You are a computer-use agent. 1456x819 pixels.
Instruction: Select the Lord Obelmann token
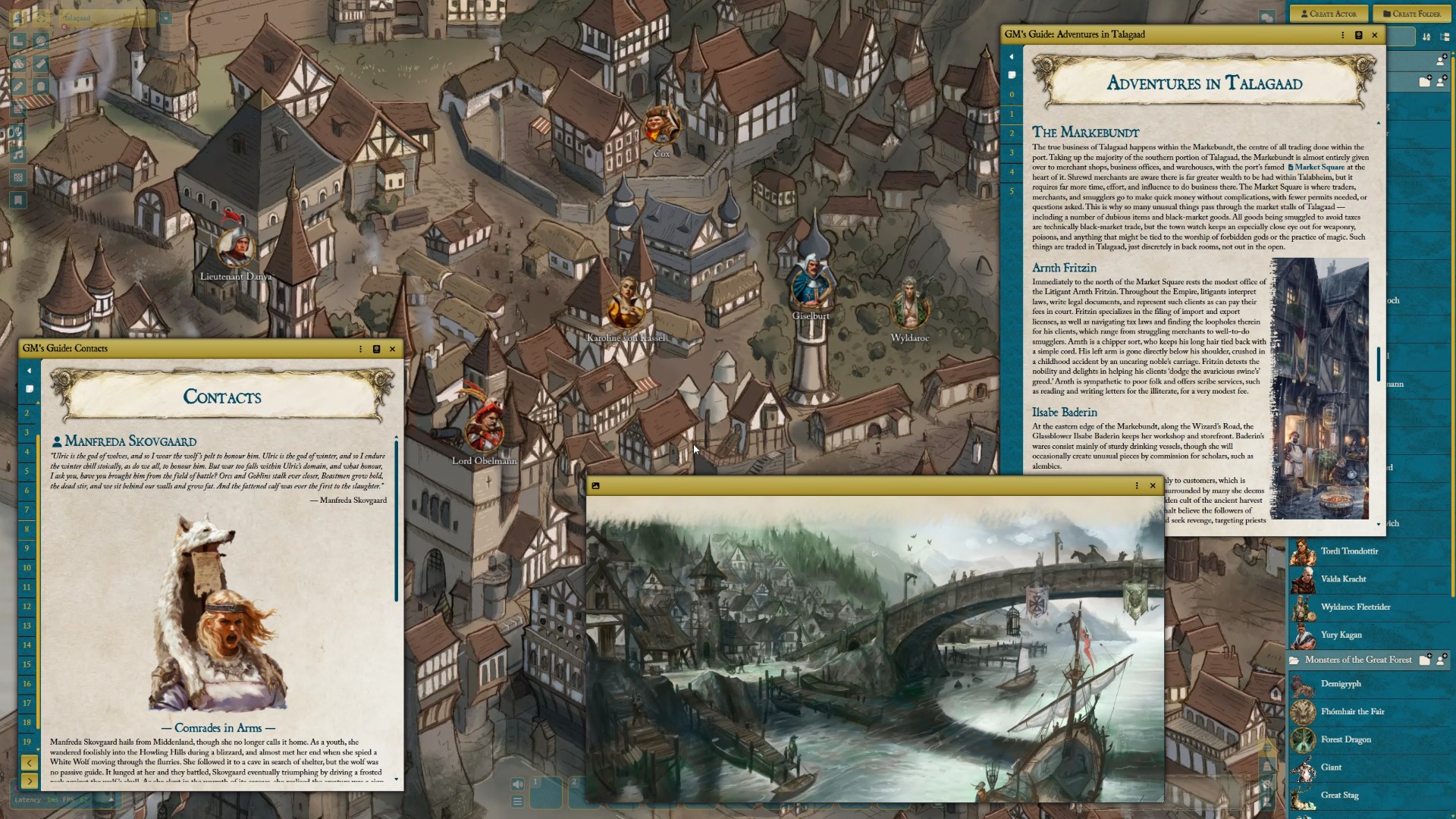(484, 431)
